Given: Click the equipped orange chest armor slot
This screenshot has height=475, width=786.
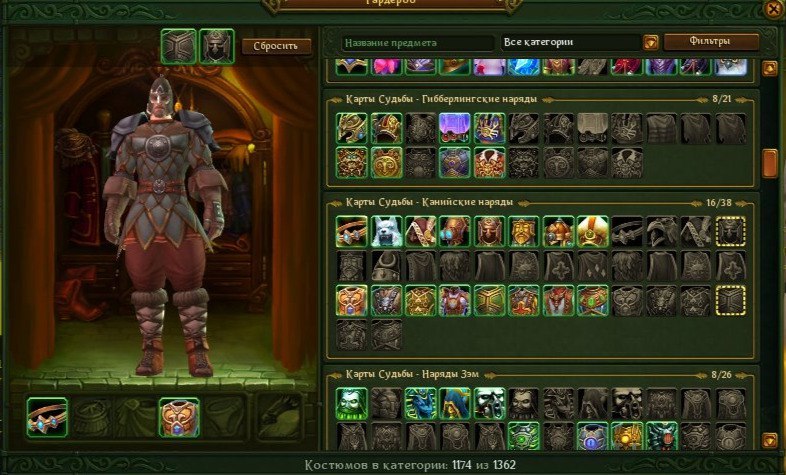Looking at the screenshot, I should 179,416.
